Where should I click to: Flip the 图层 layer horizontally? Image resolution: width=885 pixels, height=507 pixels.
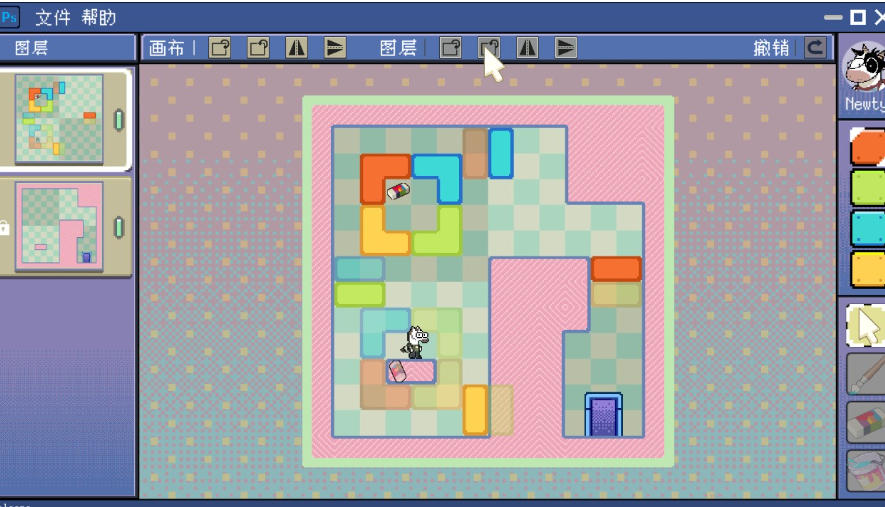pos(527,48)
